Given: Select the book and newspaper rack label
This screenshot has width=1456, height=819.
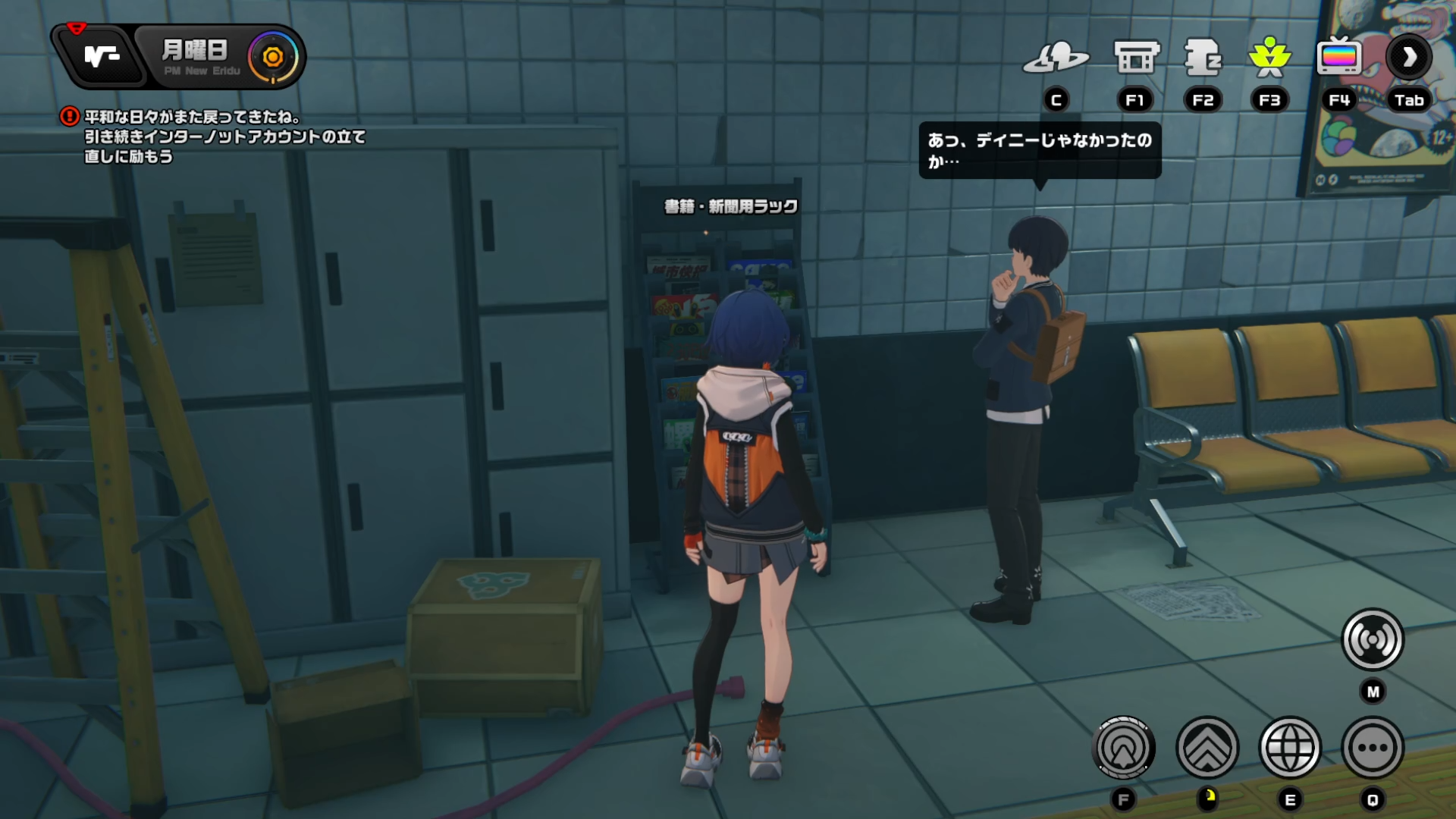Looking at the screenshot, I should tap(731, 206).
